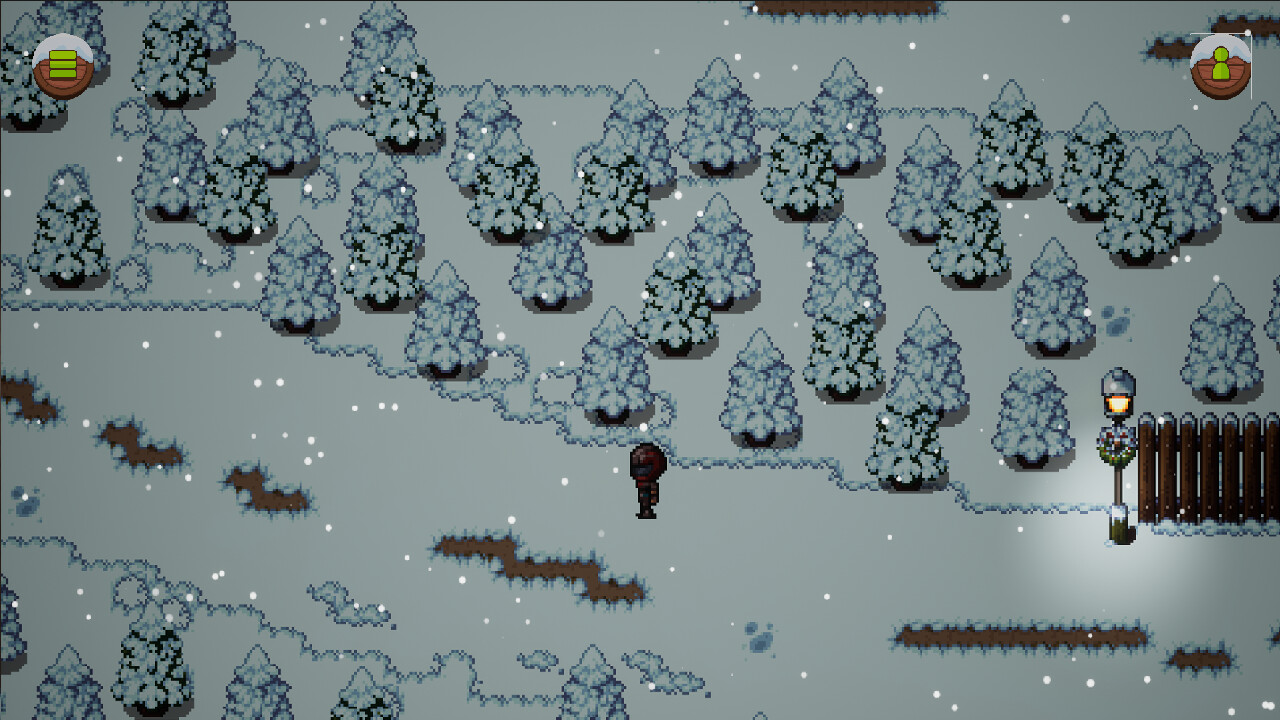Click the flower wreath on the lamp post

1116,446
